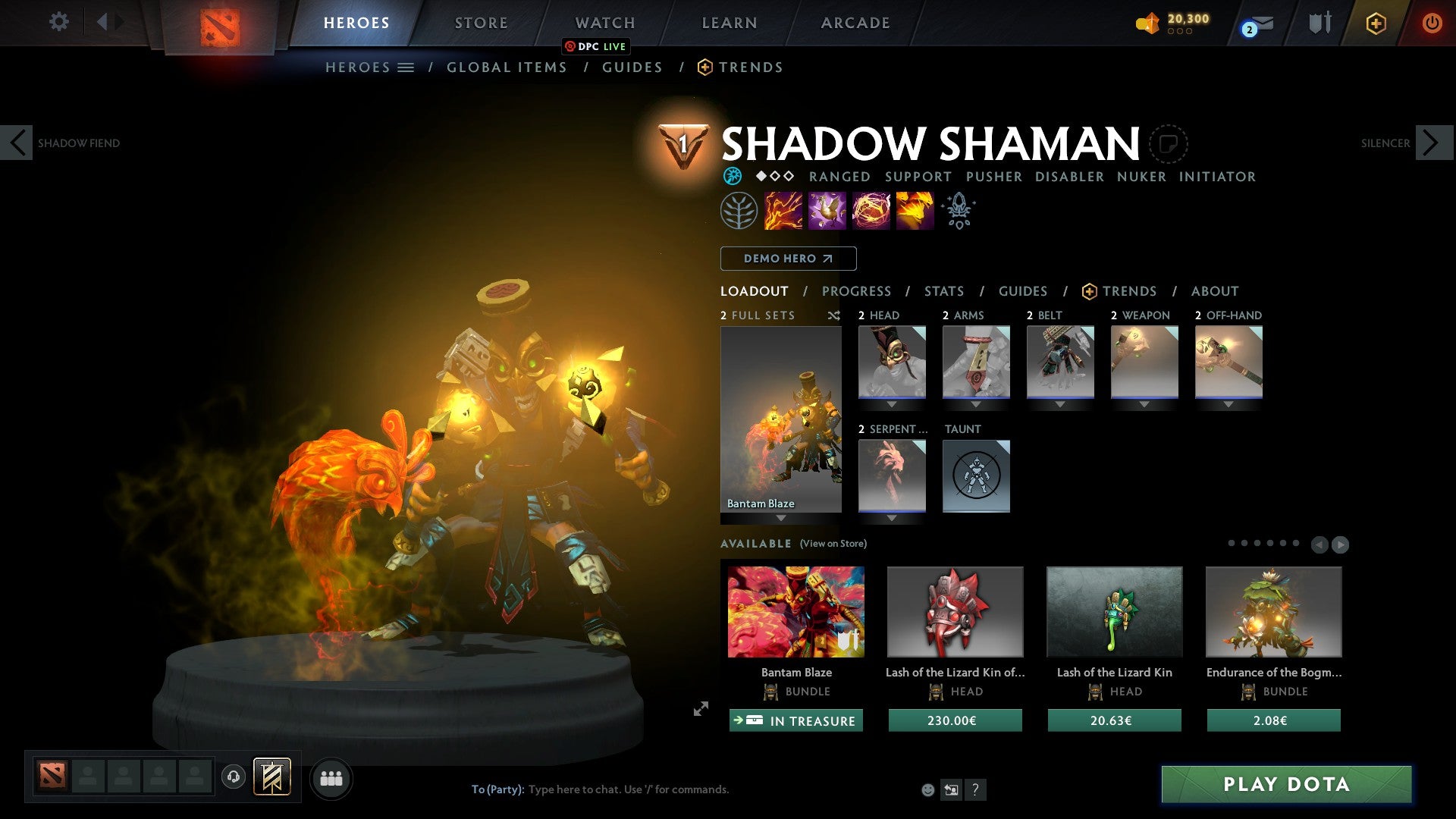The image size is (1456, 819).
Task: Open the Weapon slot dropdown arrow
Action: [1144, 404]
